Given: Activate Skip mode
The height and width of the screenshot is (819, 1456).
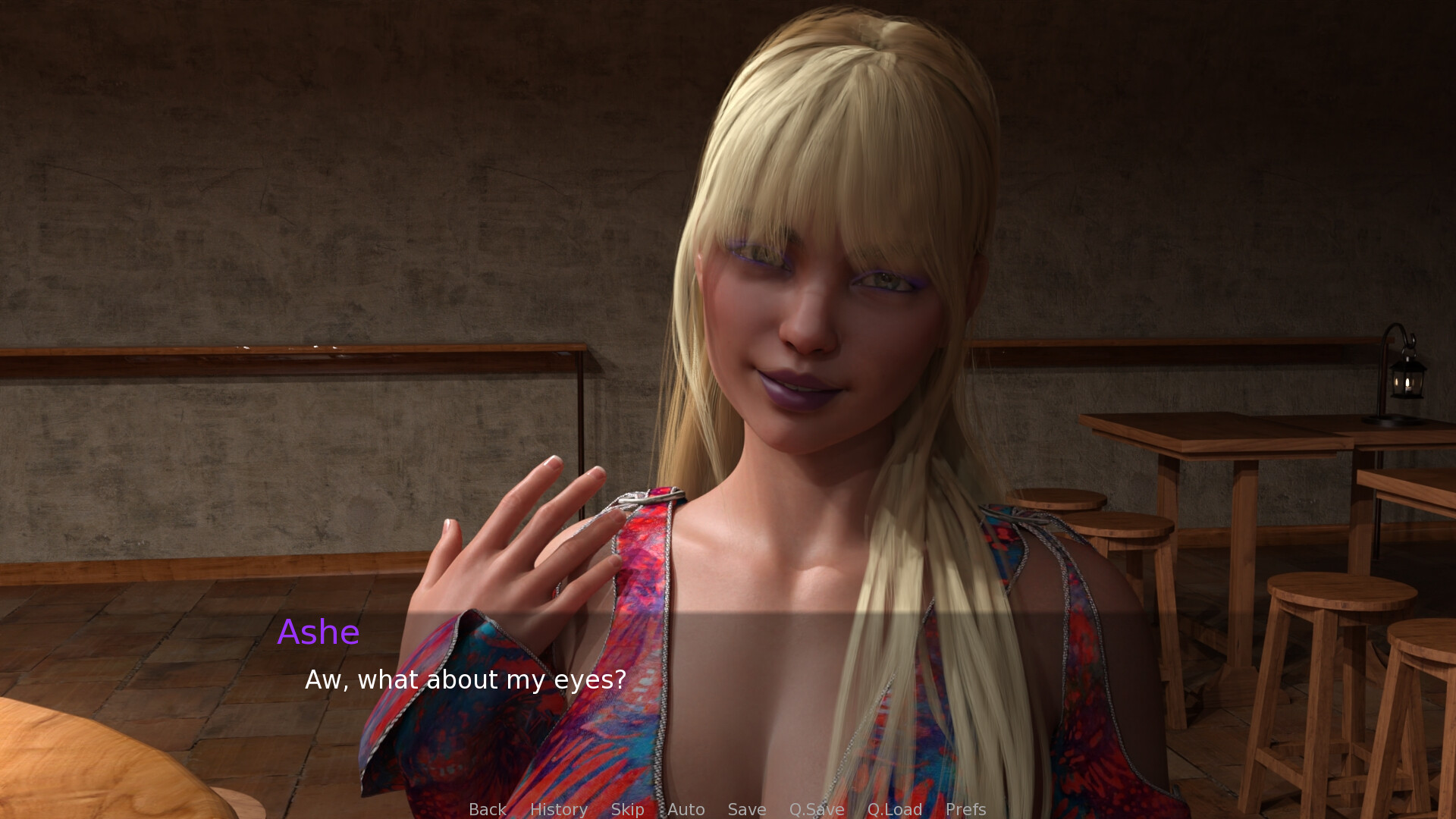Looking at the screenshot, I should (627, 809).
